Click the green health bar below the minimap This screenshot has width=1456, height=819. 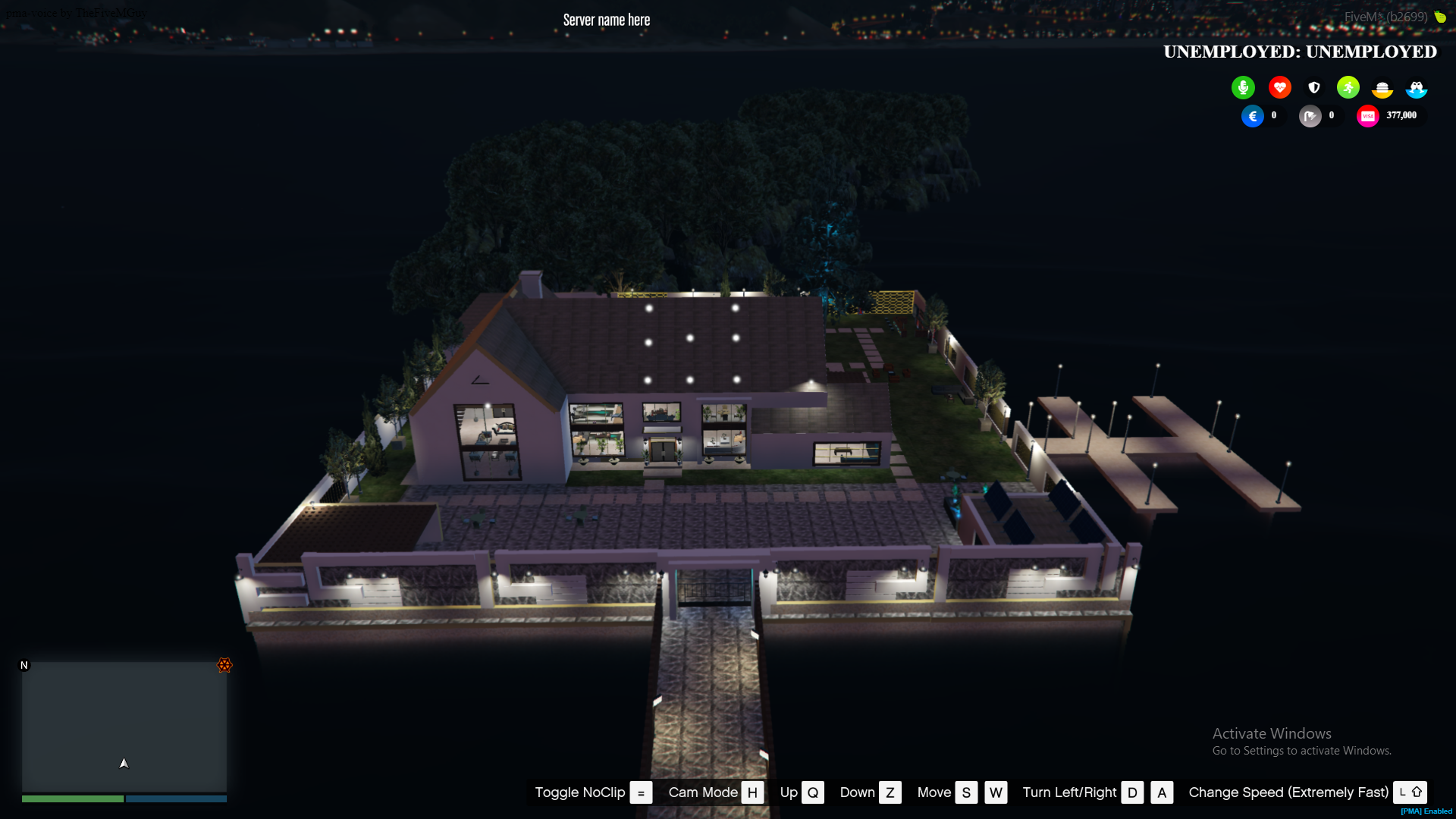pyautogui.click(x=72, y=799)
